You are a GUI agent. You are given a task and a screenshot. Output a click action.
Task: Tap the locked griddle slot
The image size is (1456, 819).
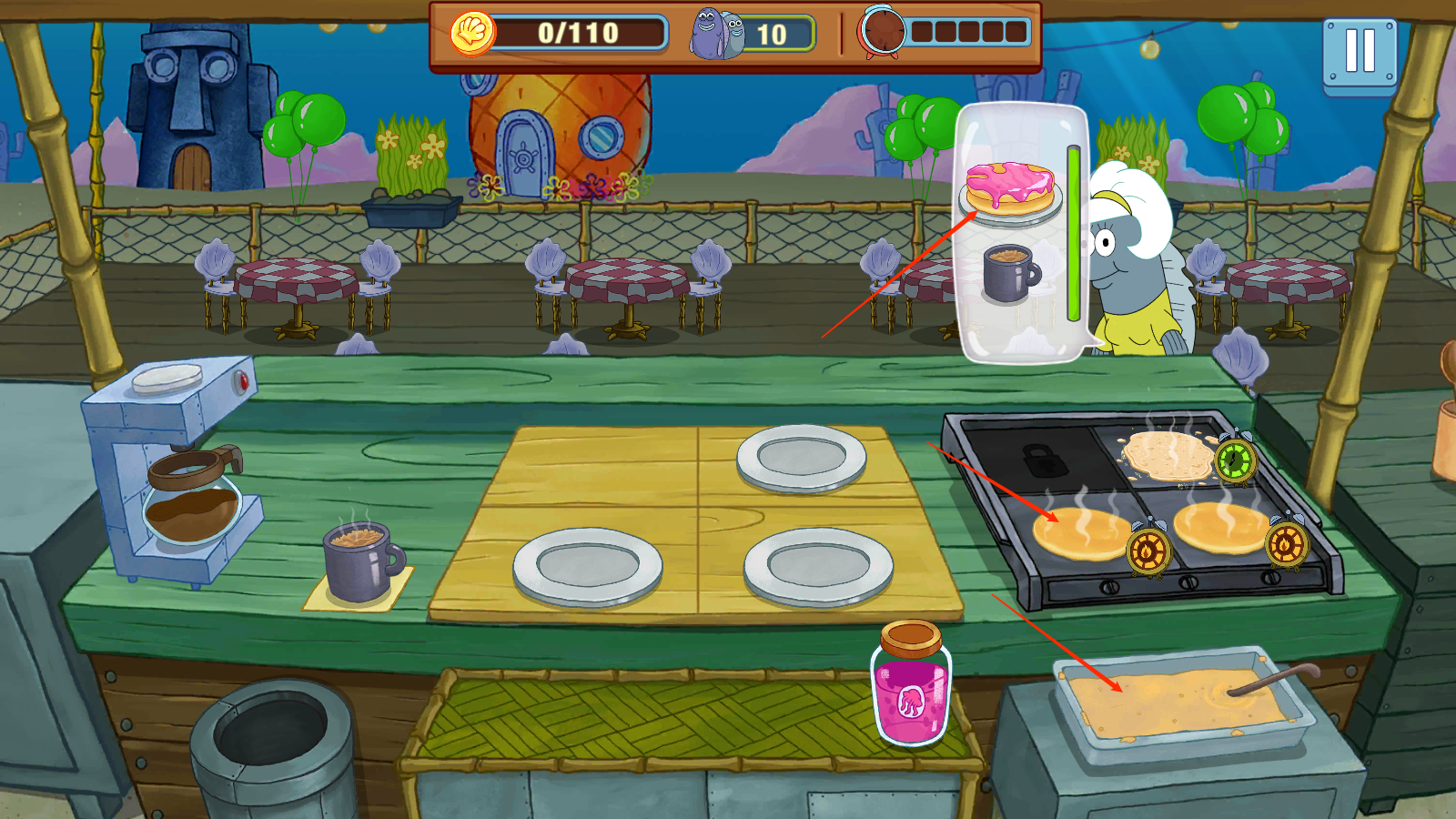[1045, 458]
